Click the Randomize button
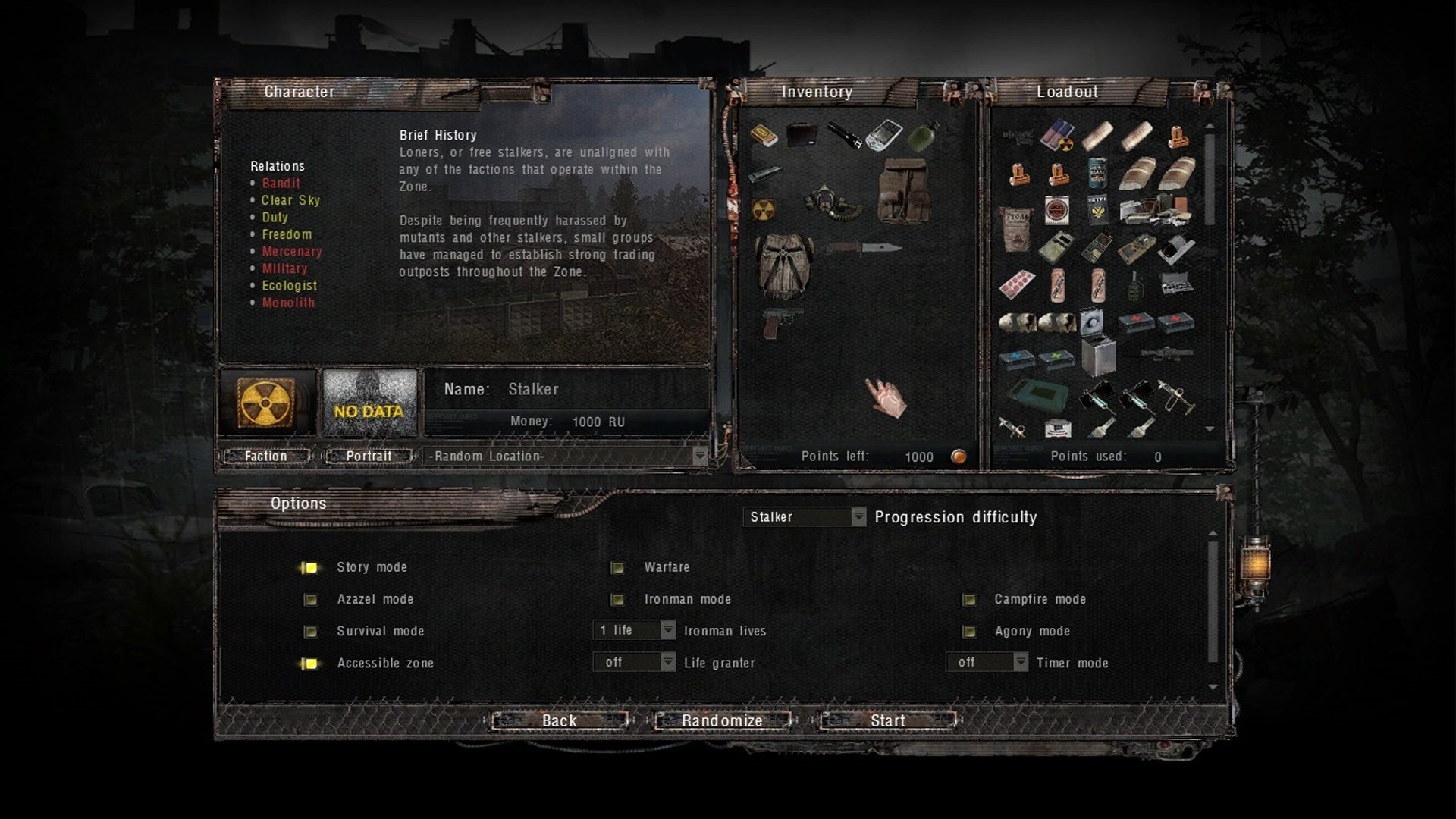This screenshot has height=819, width=1456. pyautogui.click(x=722, y=720)
